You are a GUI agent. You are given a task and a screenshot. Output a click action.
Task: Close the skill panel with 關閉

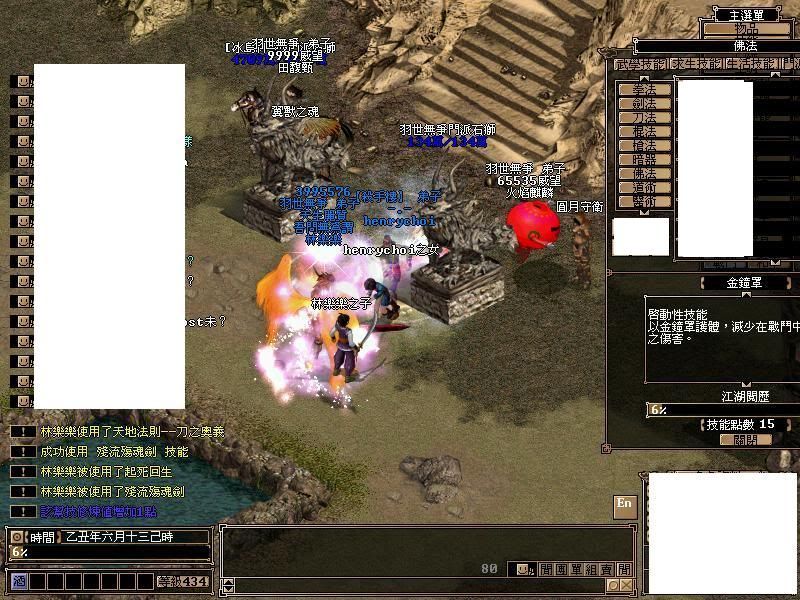pos(745,439)
